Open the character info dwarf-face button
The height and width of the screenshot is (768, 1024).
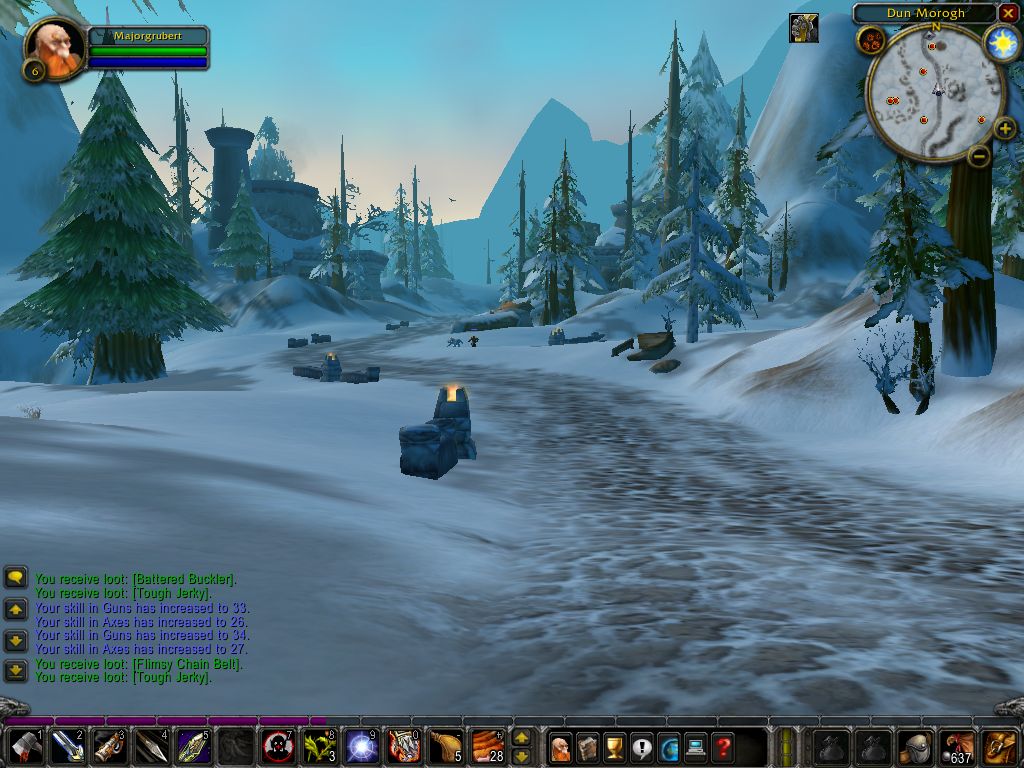561,747
